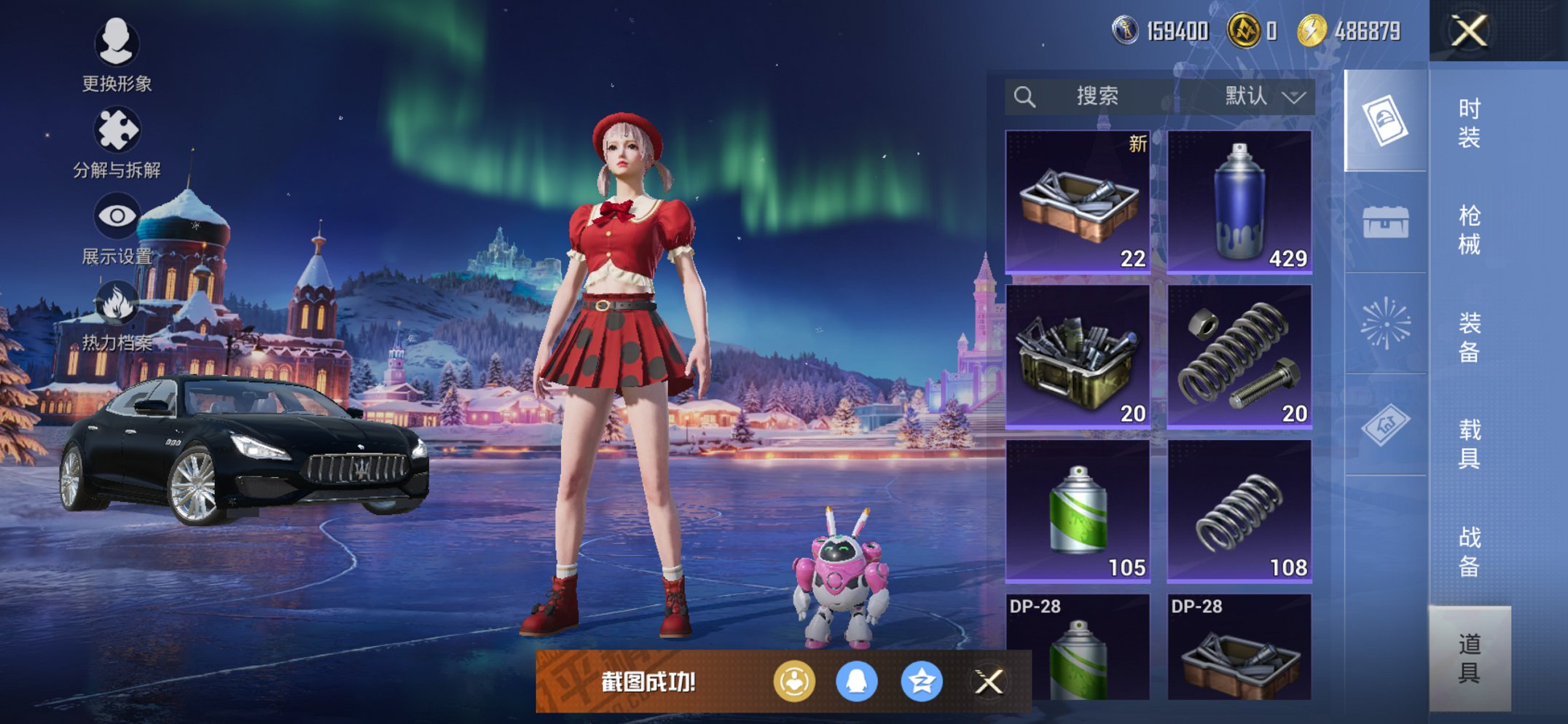The image size is (1568, 724).
Task: Switch to the 装备 equipment tab
Action: point(1469,337)
